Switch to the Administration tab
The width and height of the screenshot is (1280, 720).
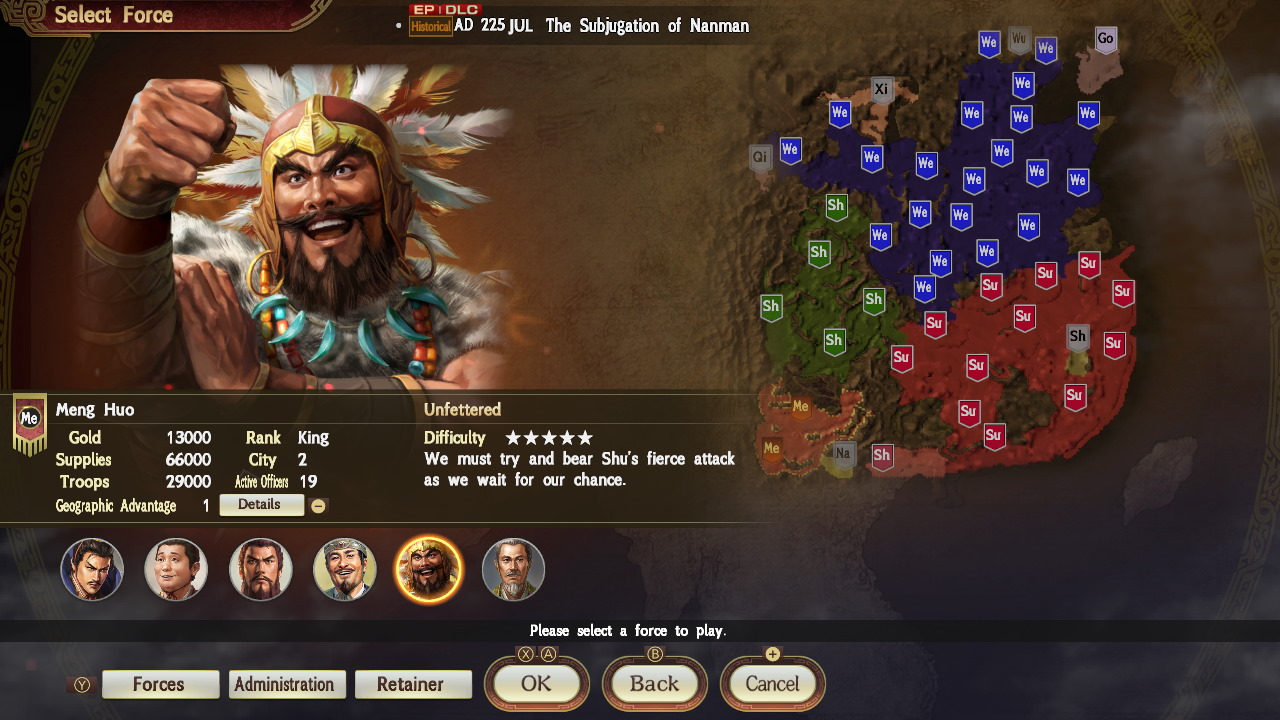[287, 684]
